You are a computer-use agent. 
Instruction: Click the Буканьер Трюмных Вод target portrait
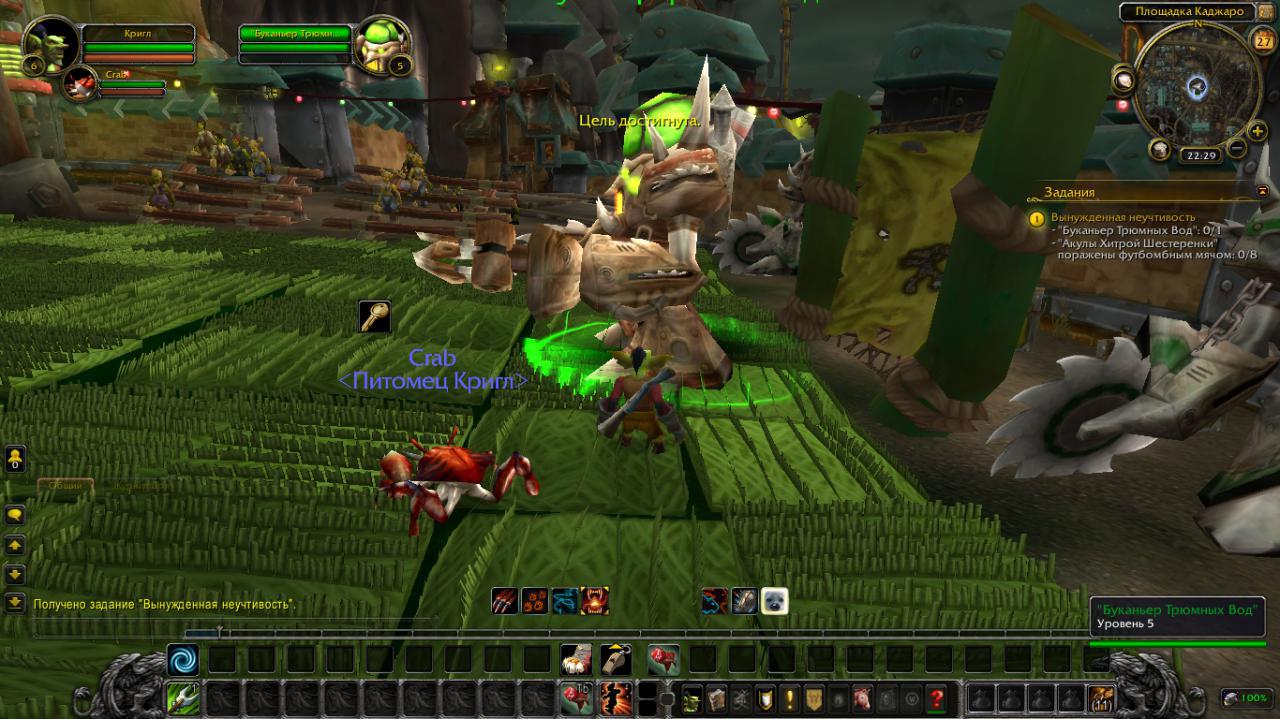pyautogui.click(x=381, y=44)
